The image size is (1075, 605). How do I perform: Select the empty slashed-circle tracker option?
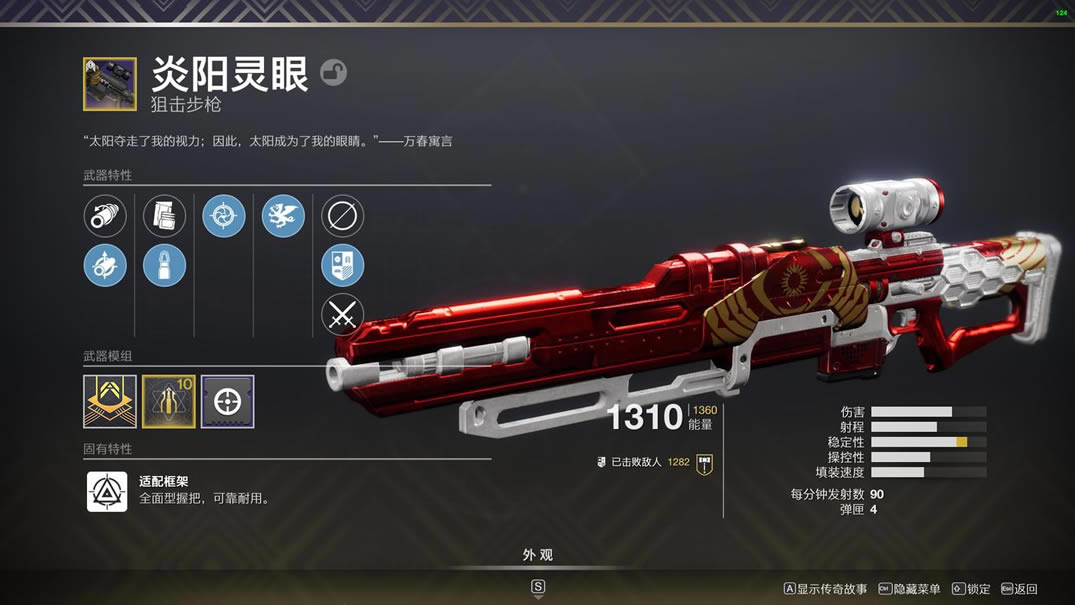tap(342, 216)
